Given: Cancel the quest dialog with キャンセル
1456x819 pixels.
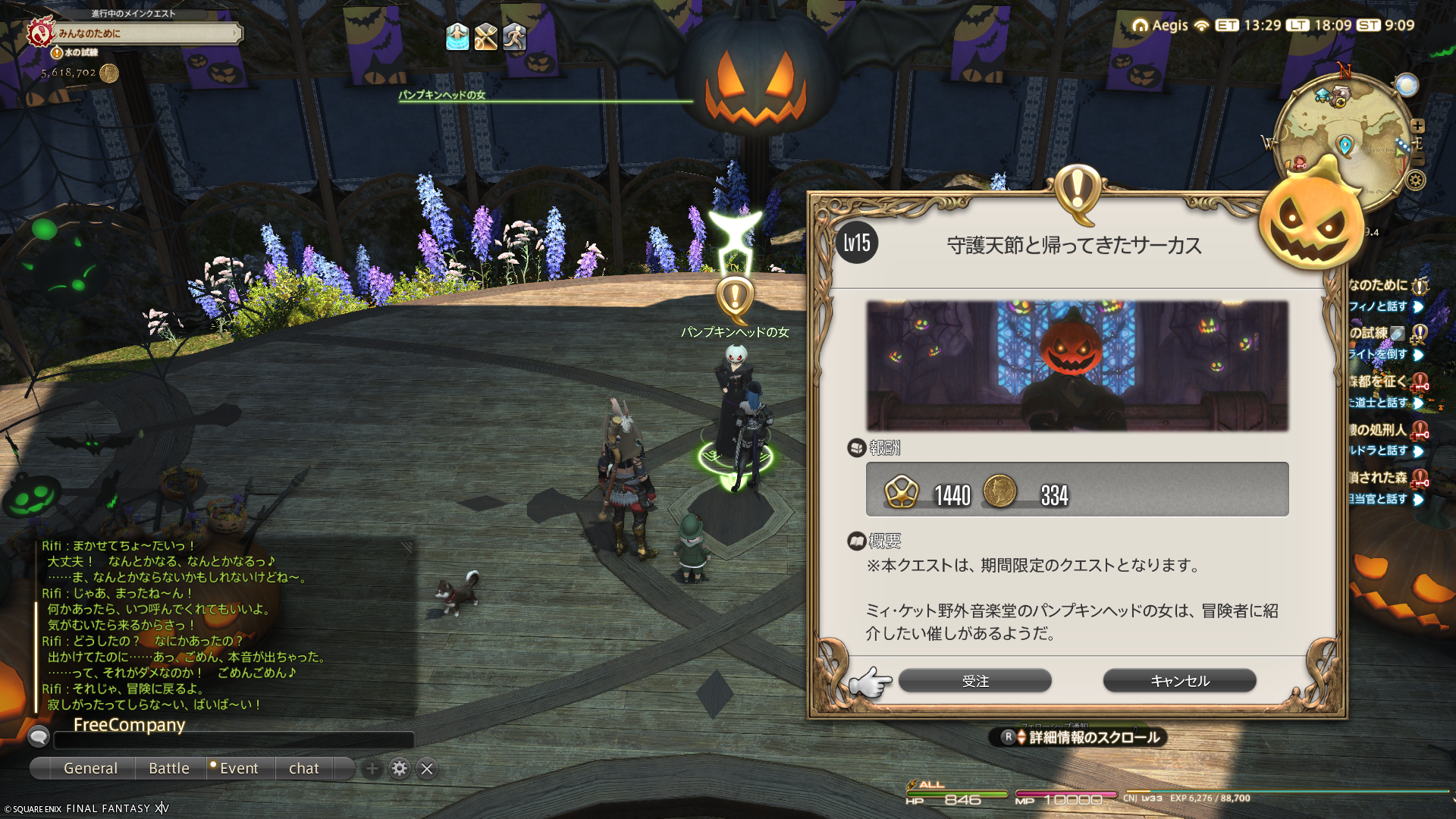Looking at the screenshot, I should pyautogui.click(x=1179, y=681).
